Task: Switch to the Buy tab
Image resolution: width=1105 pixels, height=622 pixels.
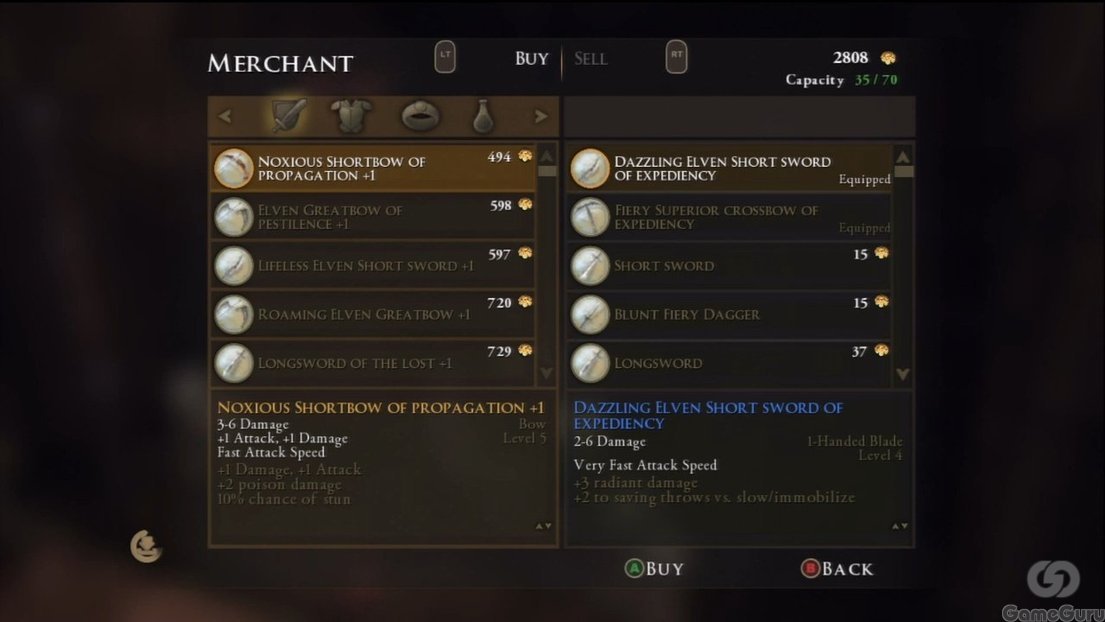Action: [531, 59]
